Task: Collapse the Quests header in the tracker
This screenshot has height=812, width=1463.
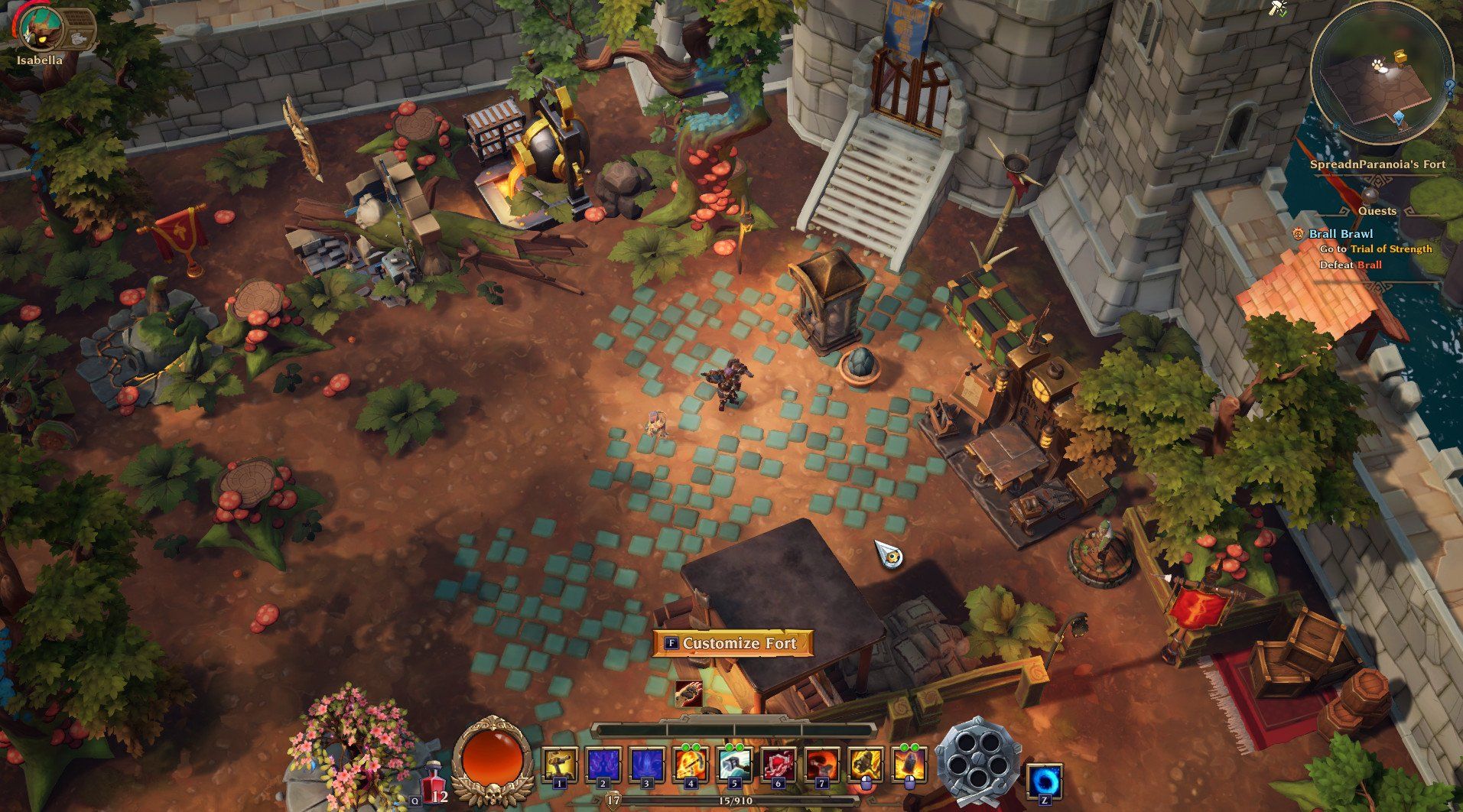Action: [1377, 211]
